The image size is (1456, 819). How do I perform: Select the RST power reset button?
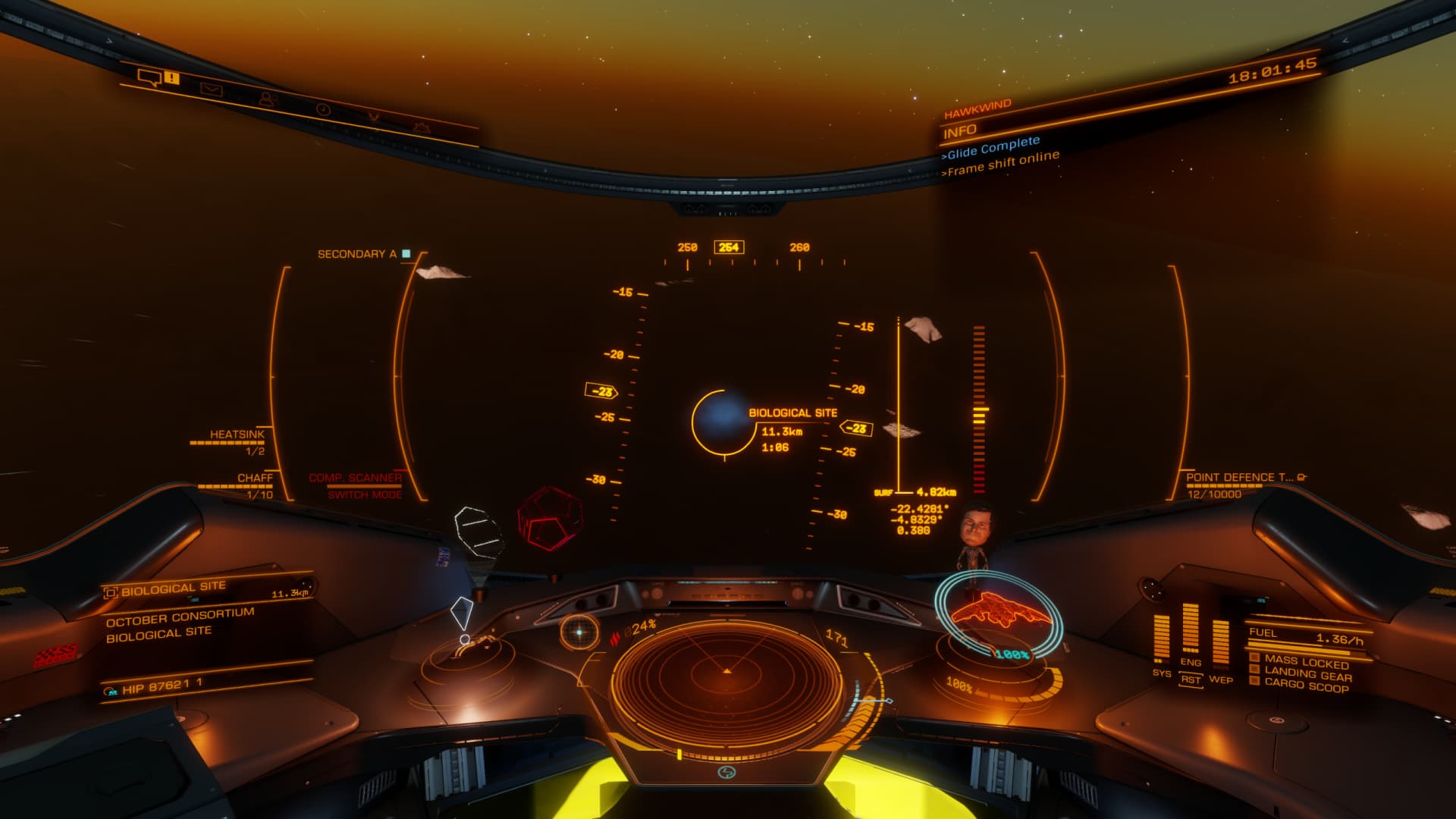point(1191,679)
